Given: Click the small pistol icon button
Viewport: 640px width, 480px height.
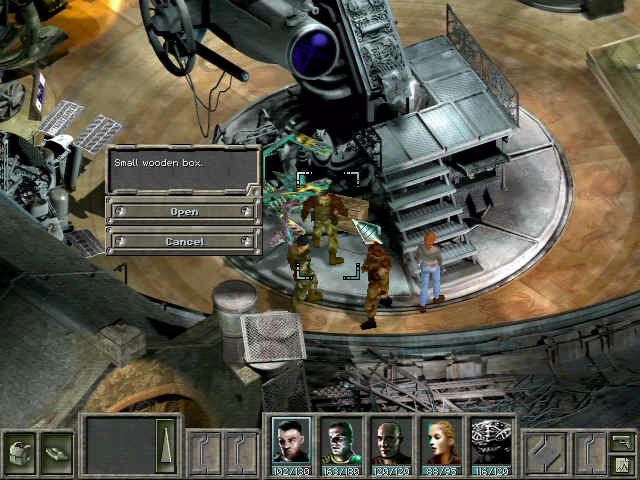Looking at the screenshot, I should coord(621,440).
